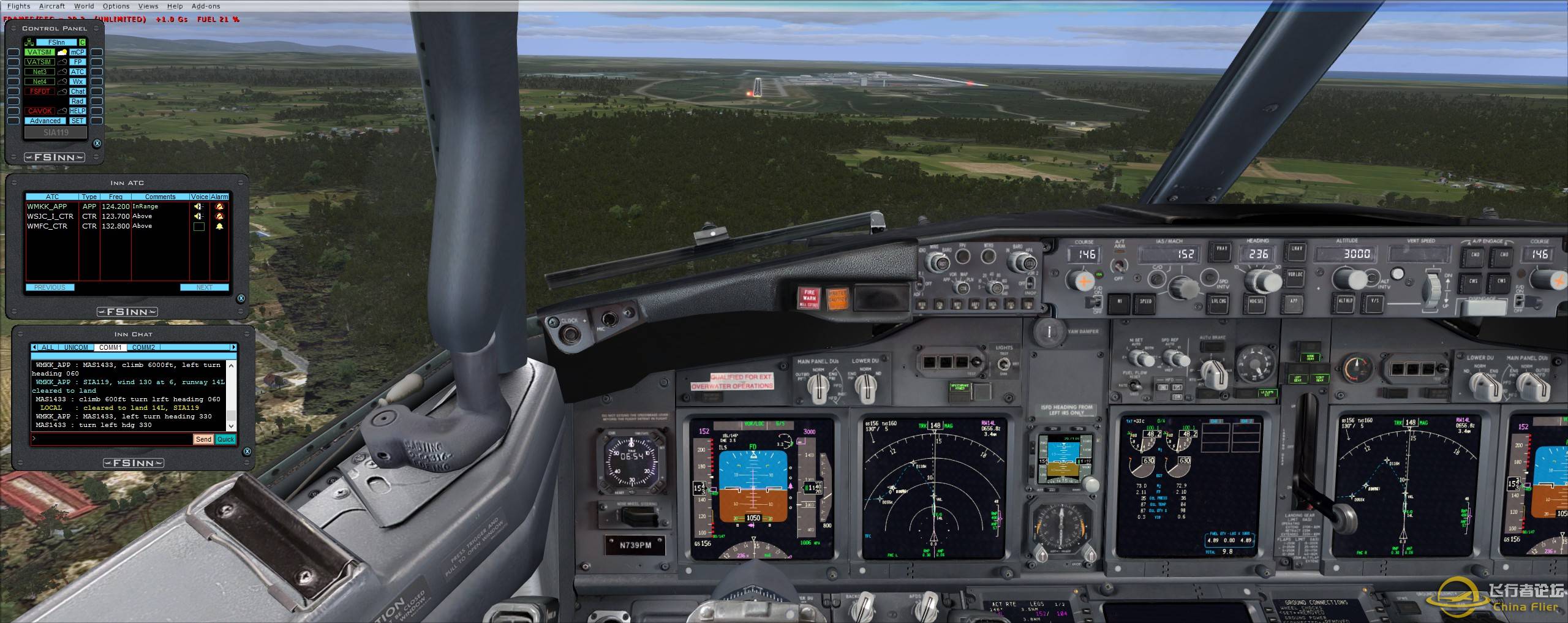The image size is (1568, 623).
Task: Open the Wx weather panel in FSInn
Action: coord(78,81)
